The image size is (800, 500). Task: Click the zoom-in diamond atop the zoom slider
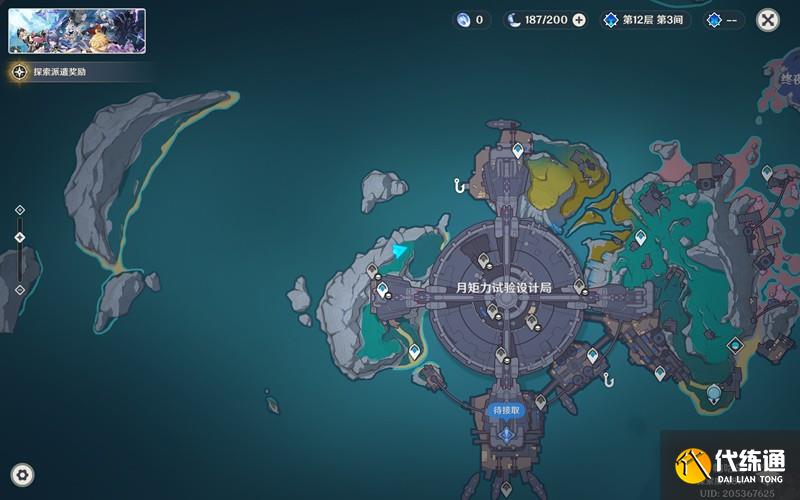(20, 210)
